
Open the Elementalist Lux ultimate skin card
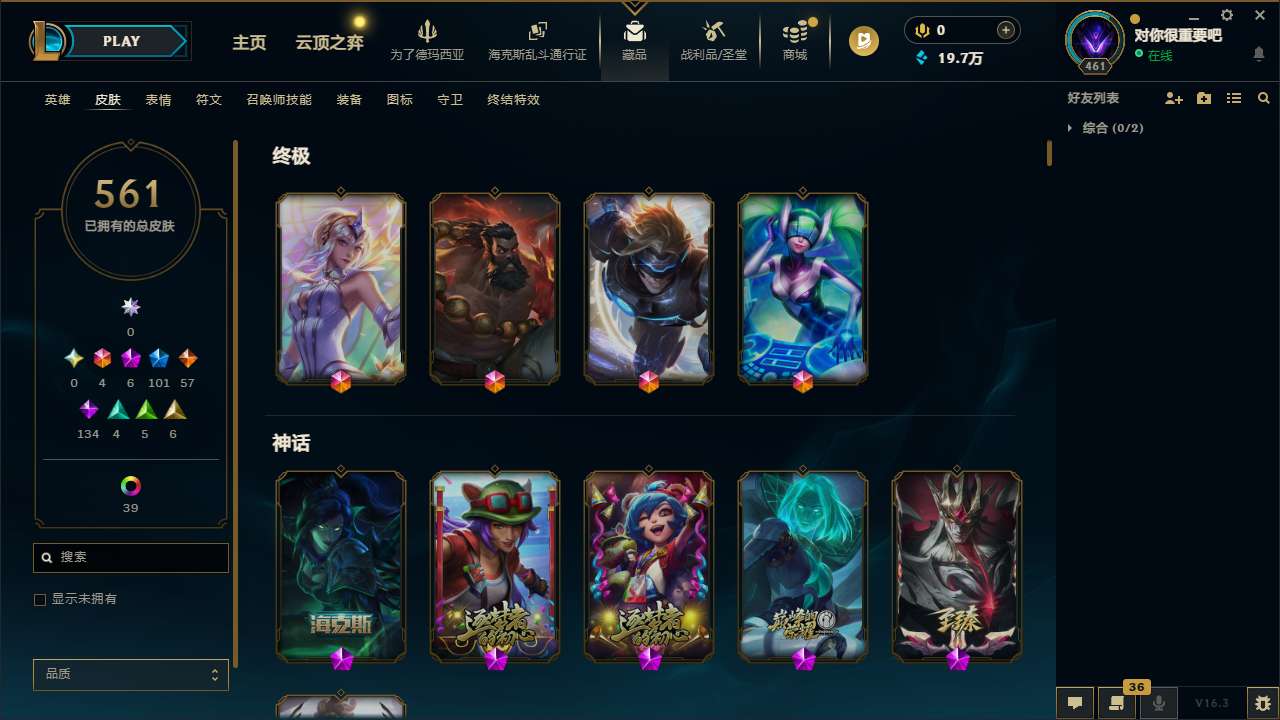pyautogui.click(x=340, y=288)
